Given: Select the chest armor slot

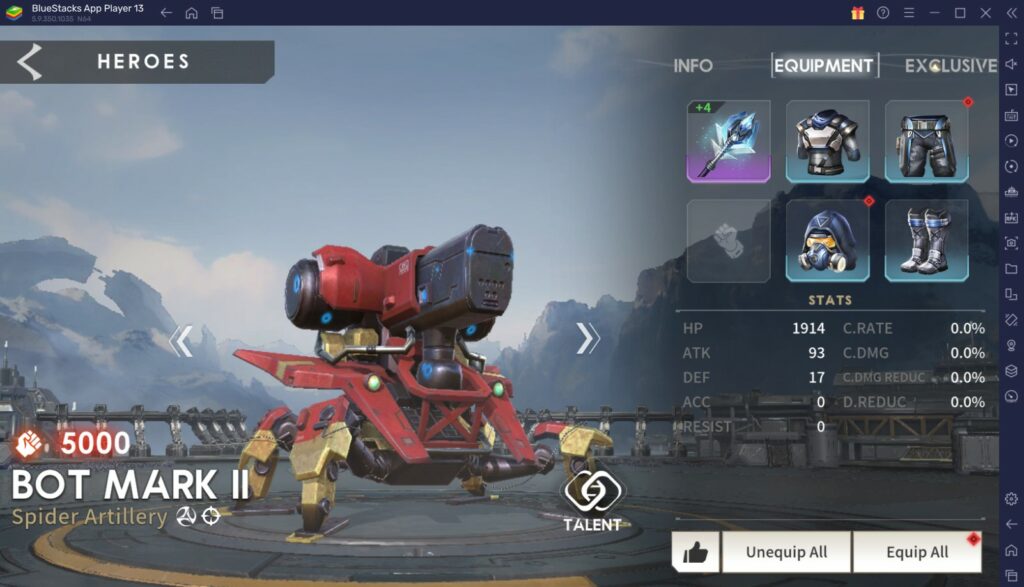Looking at the screenshot, I should [827, 141].
